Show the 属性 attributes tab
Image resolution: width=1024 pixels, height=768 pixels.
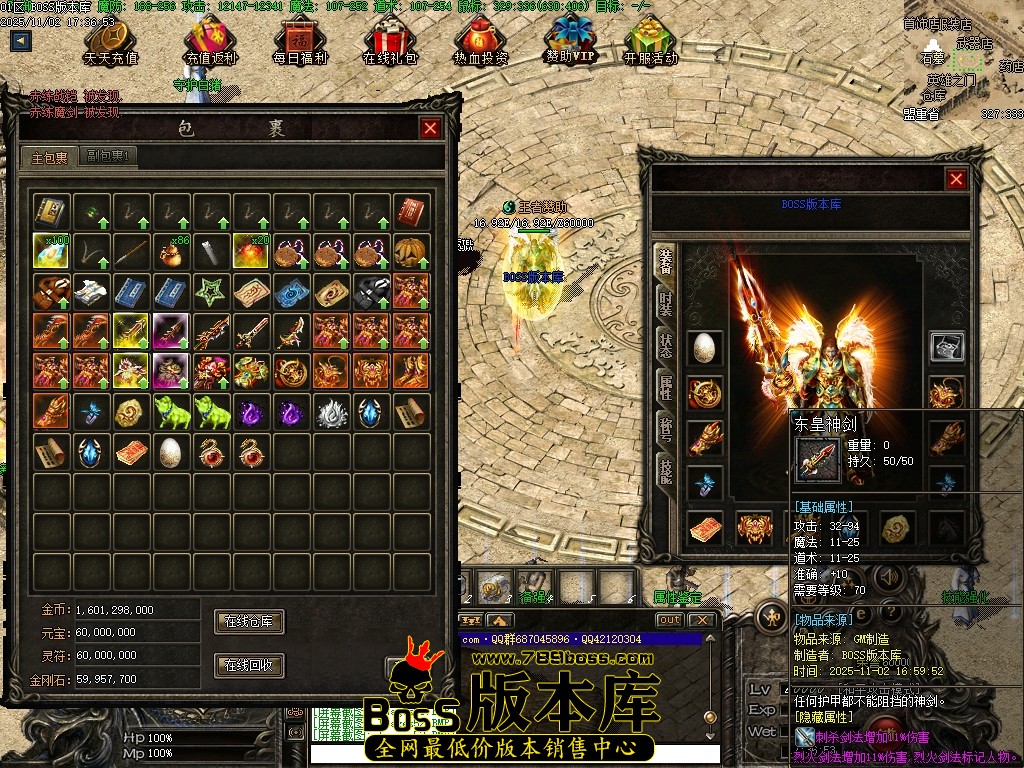pos(666,387)
